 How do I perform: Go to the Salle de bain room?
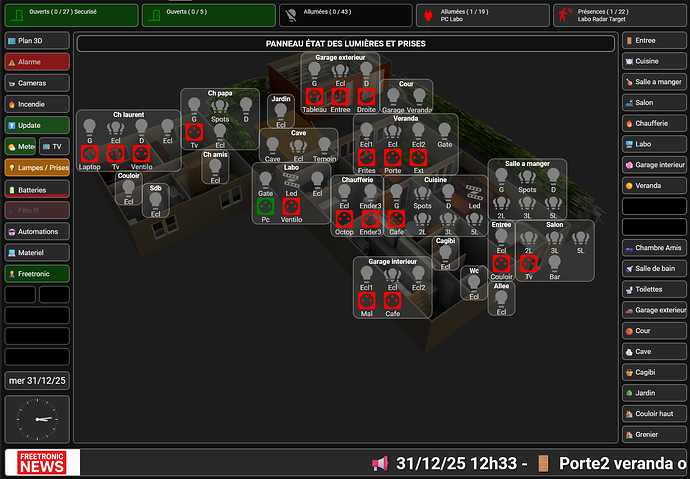(655, 268)
